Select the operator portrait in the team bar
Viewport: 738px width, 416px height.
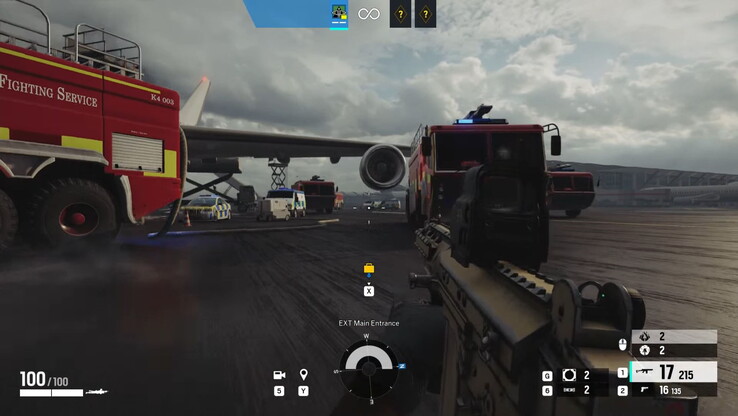tap(339, 14)
